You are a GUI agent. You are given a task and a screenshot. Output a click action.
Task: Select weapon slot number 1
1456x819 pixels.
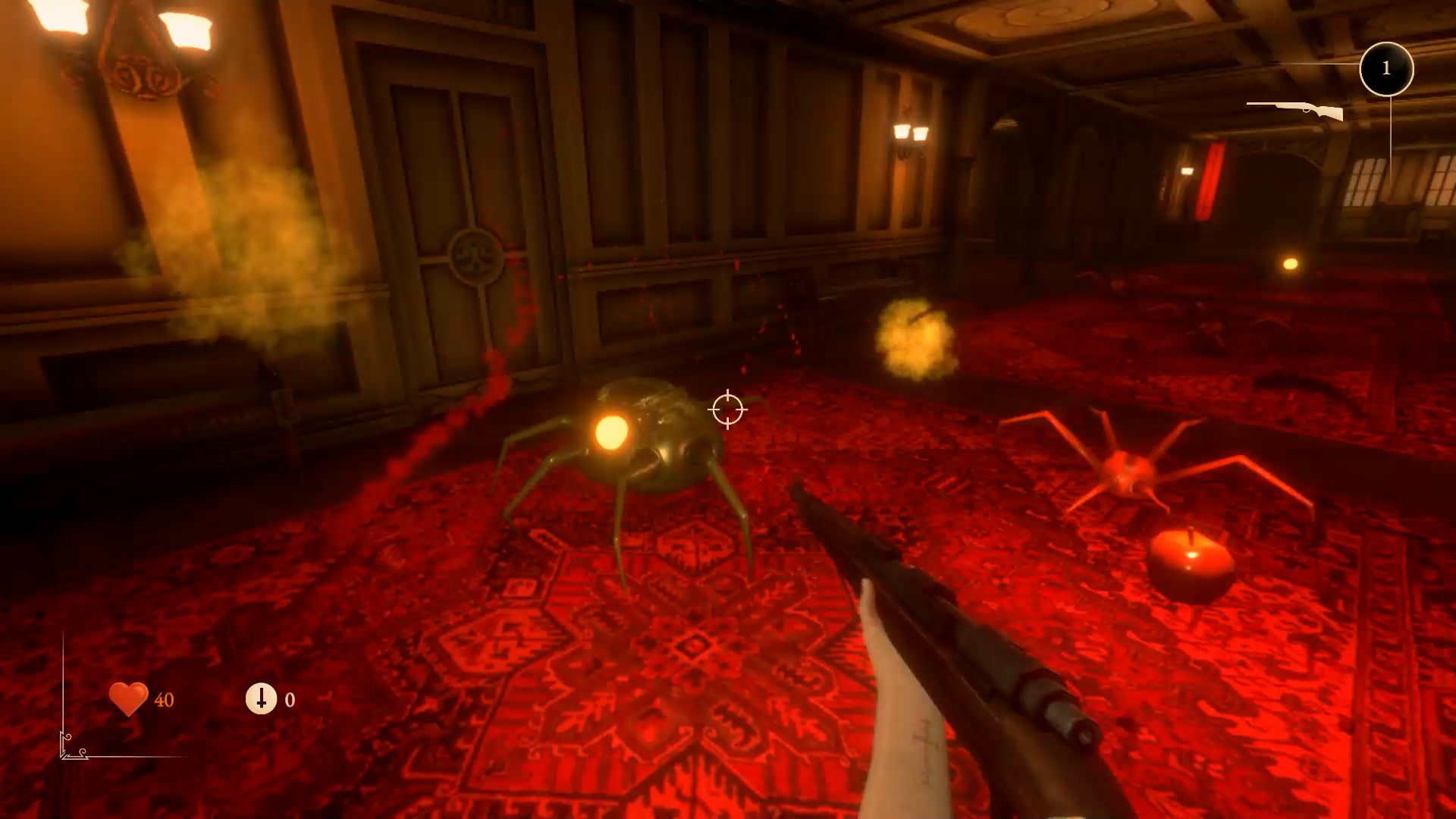(x=1386, y=69)
